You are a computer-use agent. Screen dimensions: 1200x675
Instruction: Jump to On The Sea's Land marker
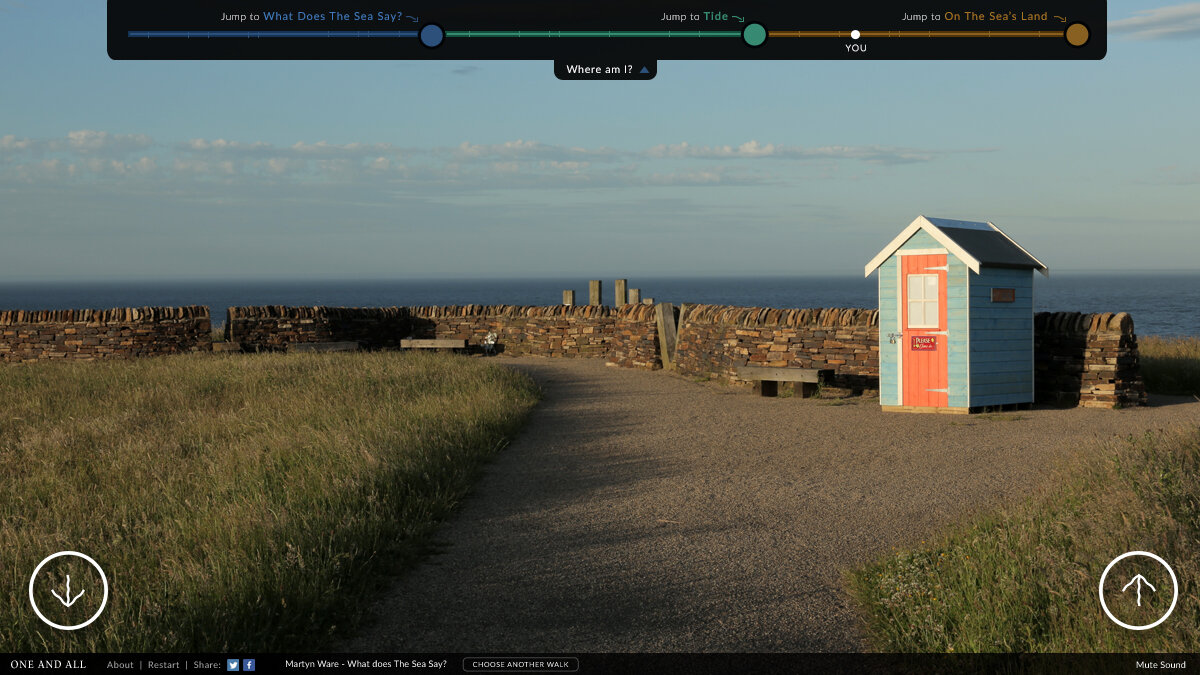pyautogui.click(x=1076, y=35)
